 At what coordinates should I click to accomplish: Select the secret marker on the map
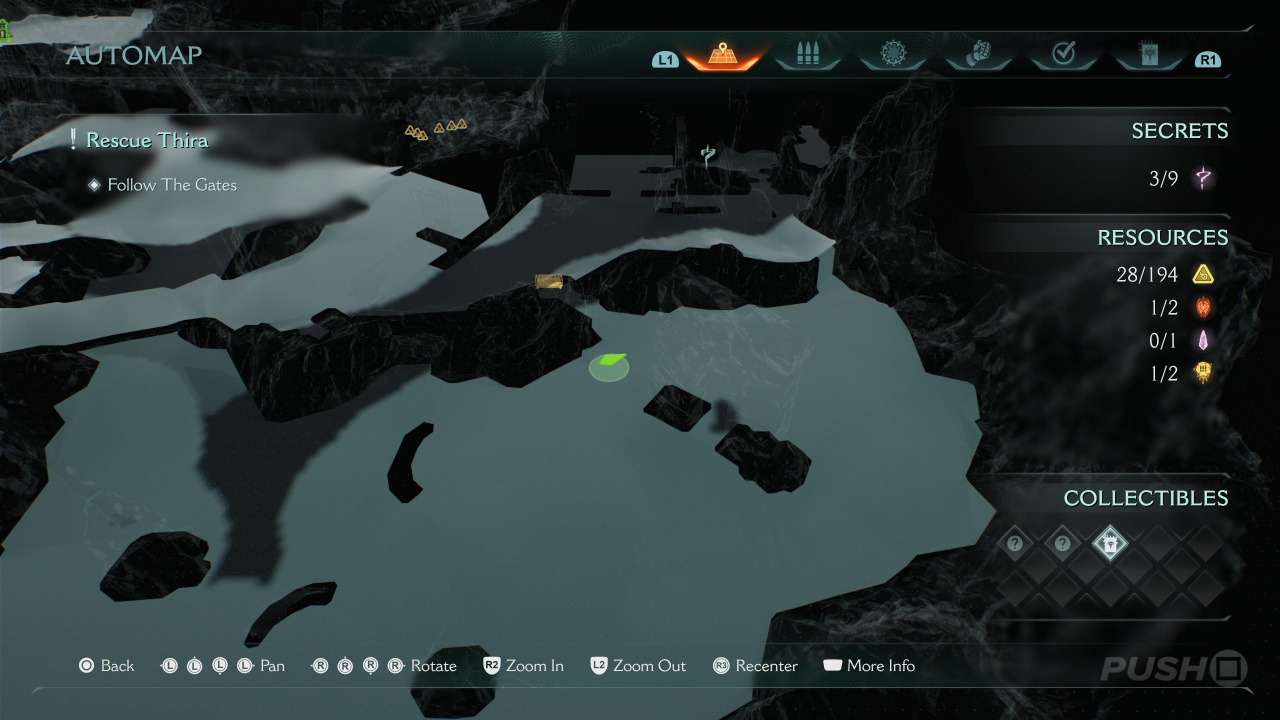click(708, 155)
